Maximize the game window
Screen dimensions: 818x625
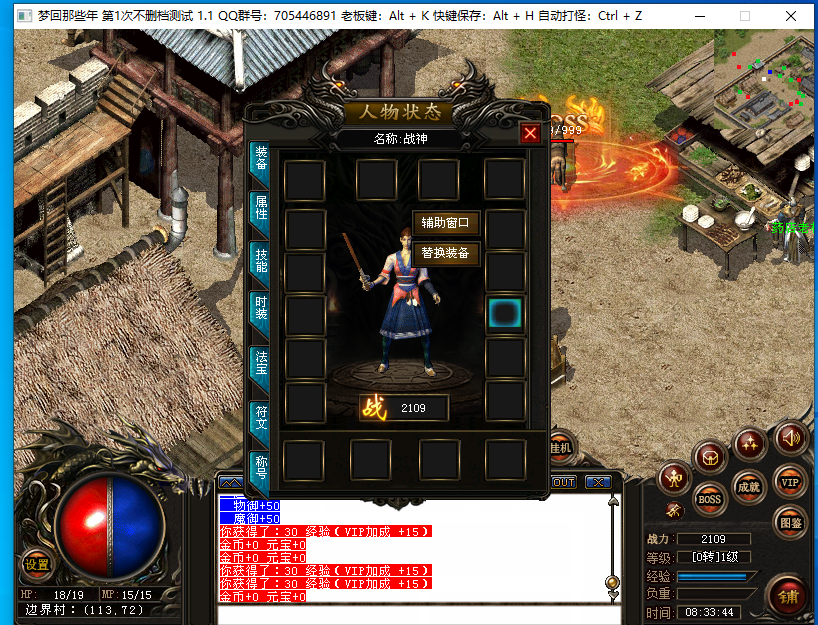tap(745, 16)
